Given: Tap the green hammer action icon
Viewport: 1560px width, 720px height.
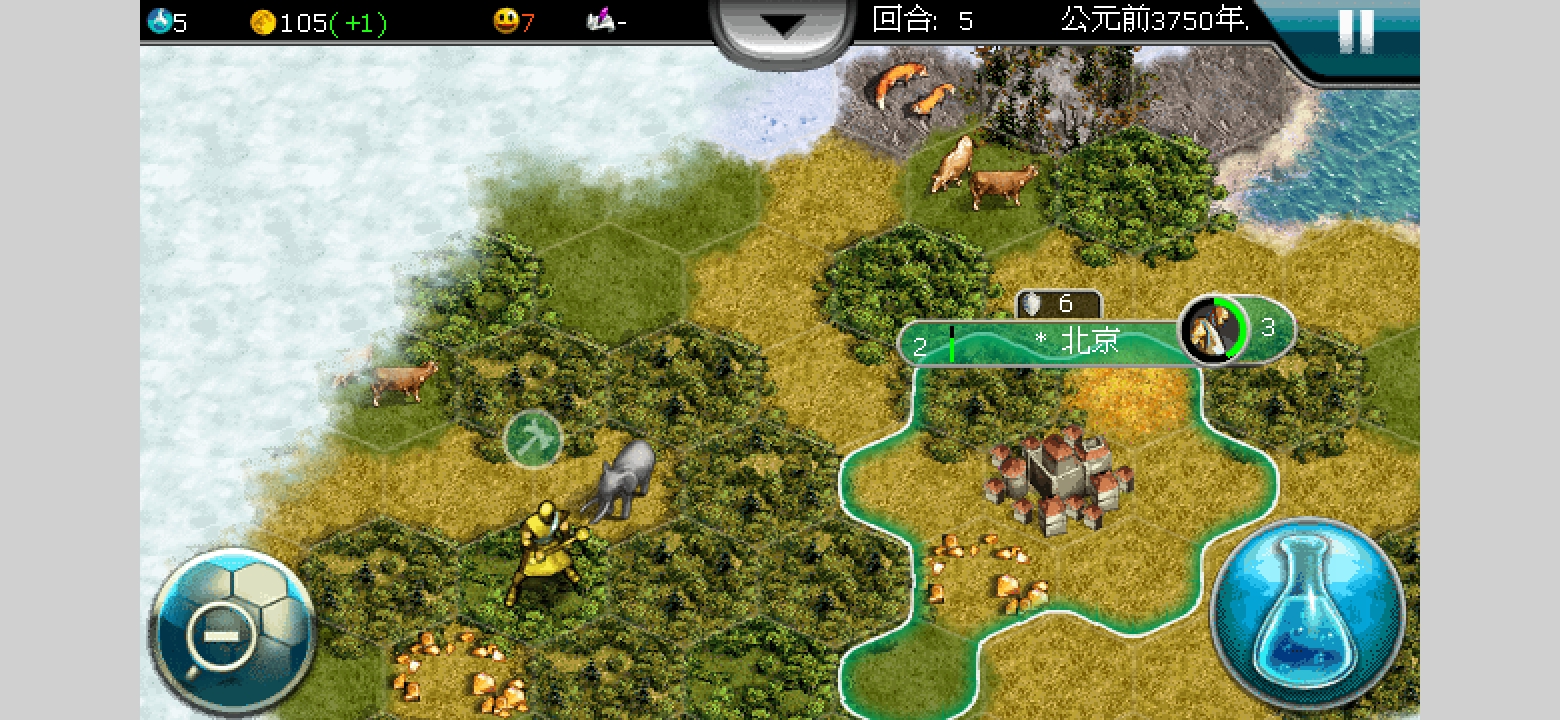Looking at the screenshot, I should coord(533,438).
